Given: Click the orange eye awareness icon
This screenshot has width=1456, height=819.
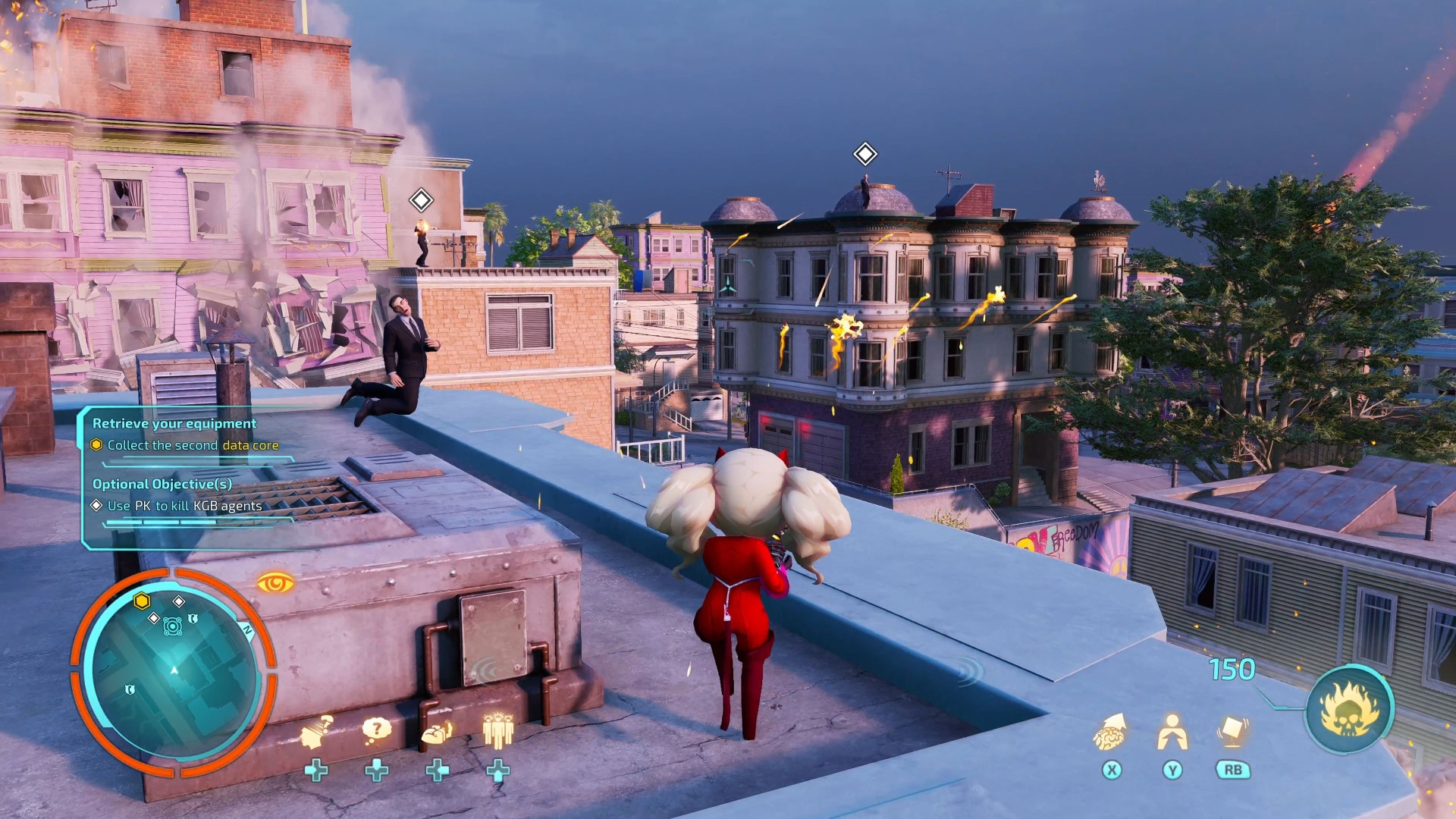Looking at the screenshot, I should click(275, 583).
